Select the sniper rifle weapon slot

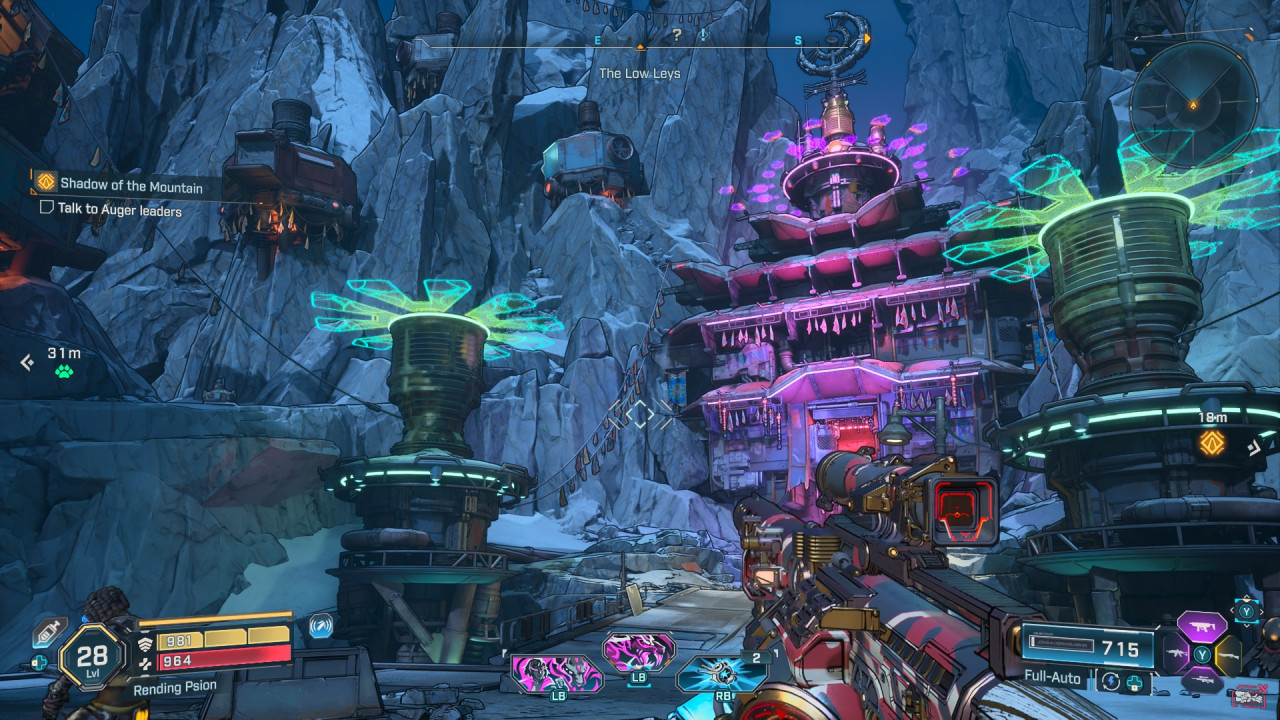(x=1201, y=681)
